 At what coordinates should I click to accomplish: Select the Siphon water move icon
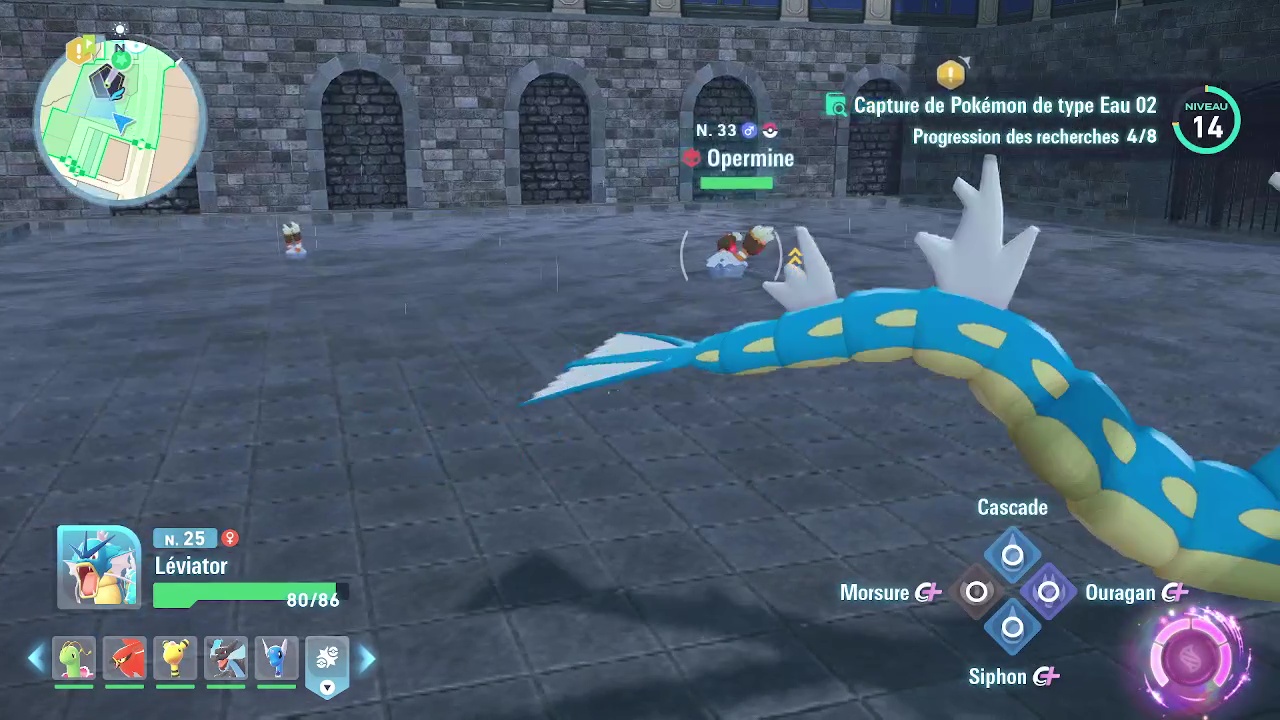pos(1012,627)
